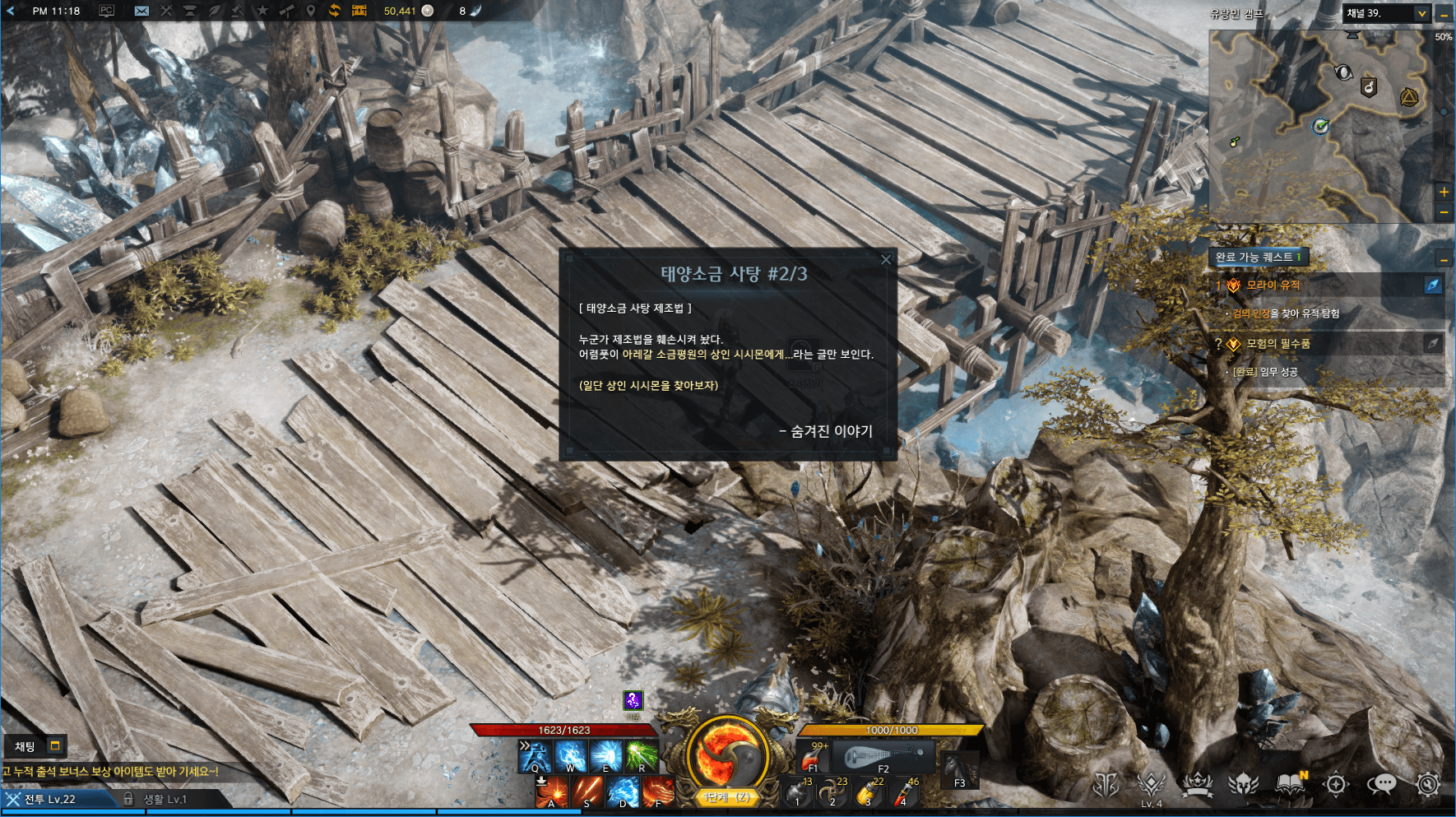Use the red potion in F1 slot
This screenshot has height=817, width=1456.
tap(813, 755)
